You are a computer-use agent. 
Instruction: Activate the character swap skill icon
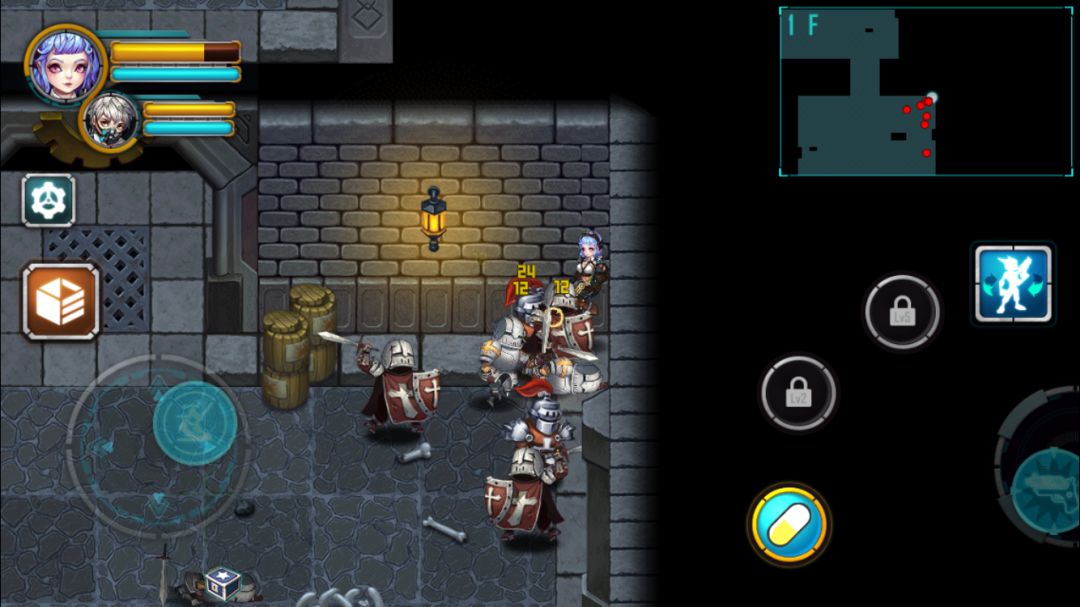1013,284
